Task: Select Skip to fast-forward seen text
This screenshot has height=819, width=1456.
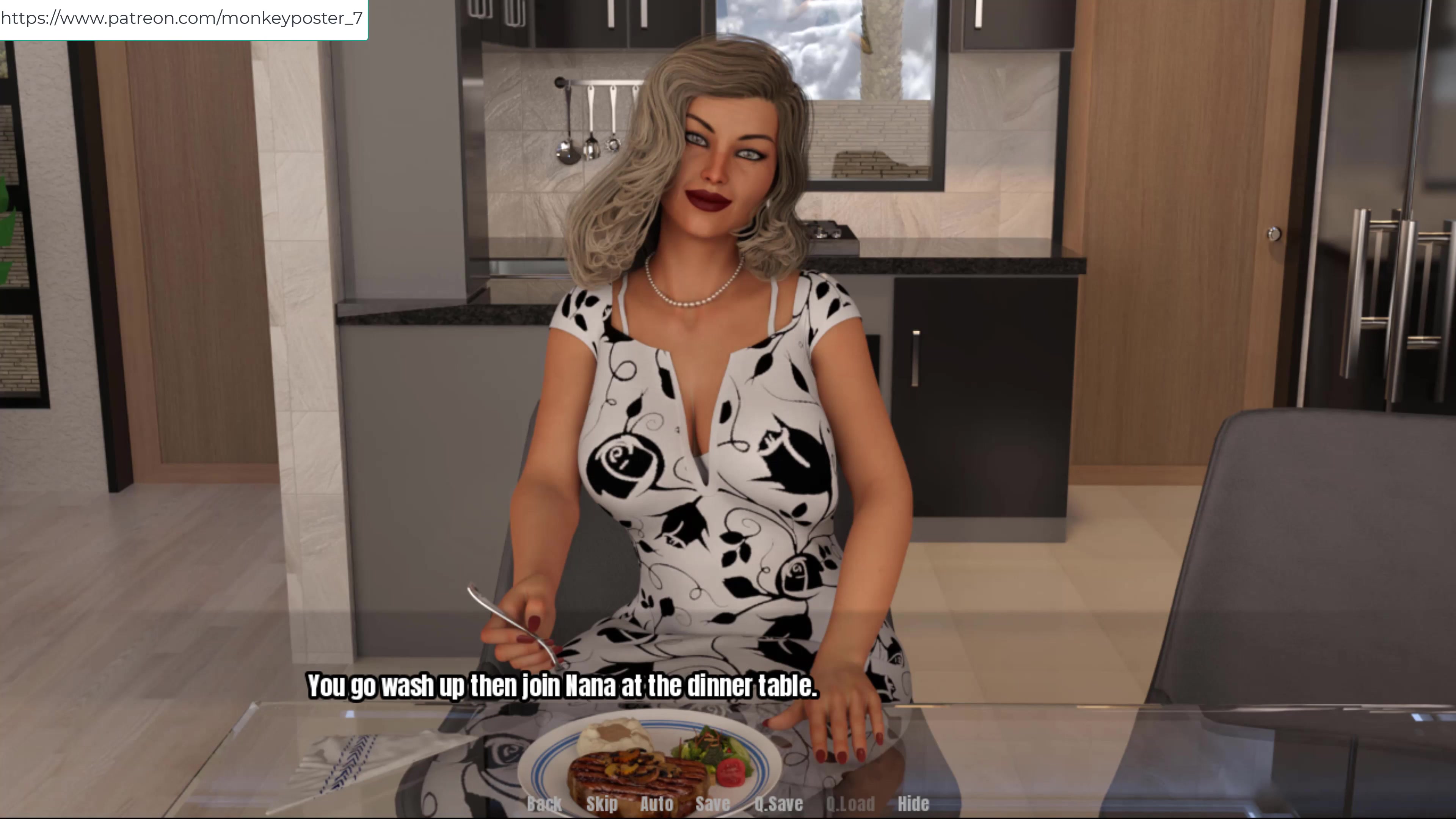Action: (603, 803)
